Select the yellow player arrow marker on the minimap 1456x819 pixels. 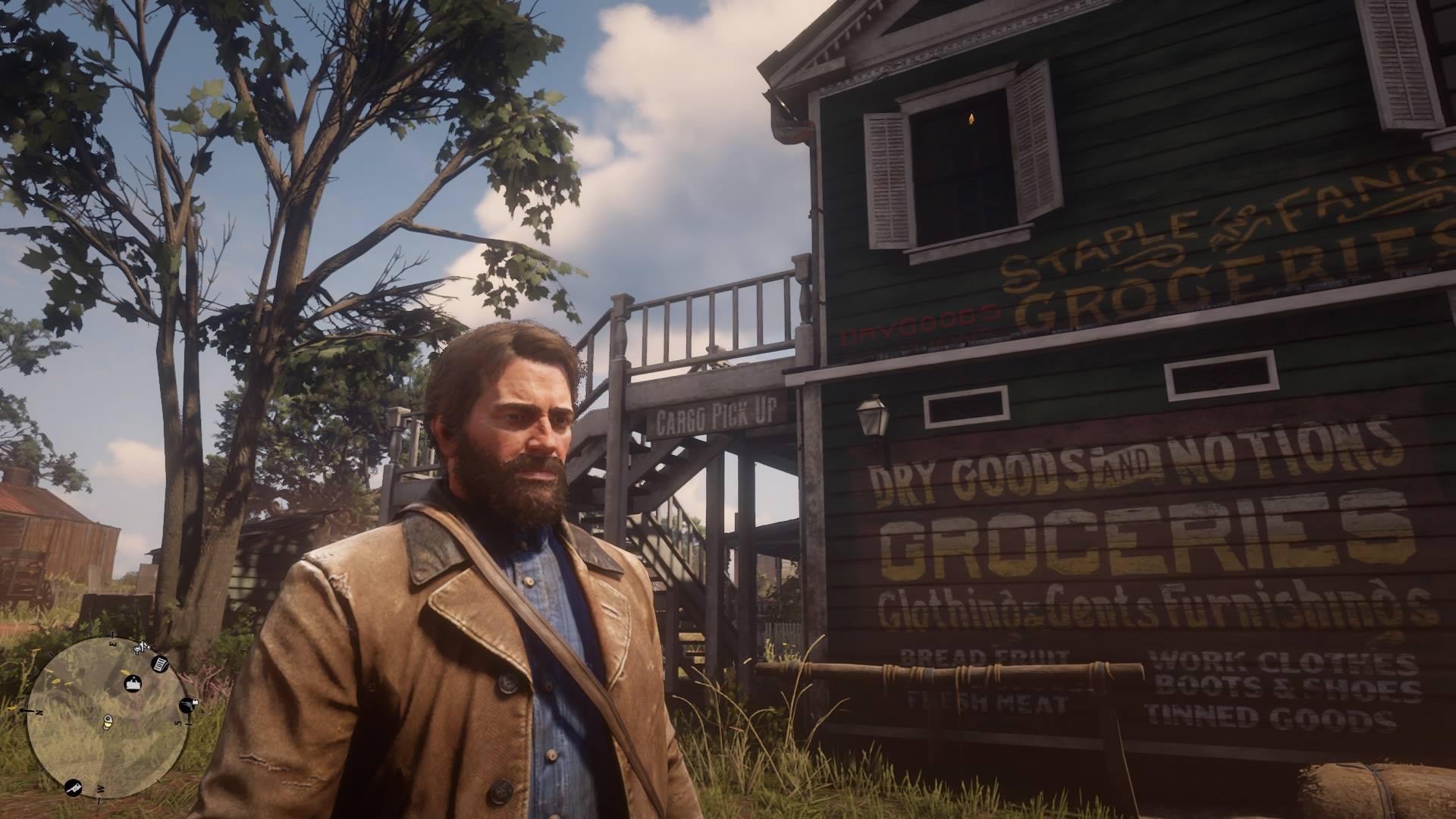pyautogui.click(x=108, y=722)
